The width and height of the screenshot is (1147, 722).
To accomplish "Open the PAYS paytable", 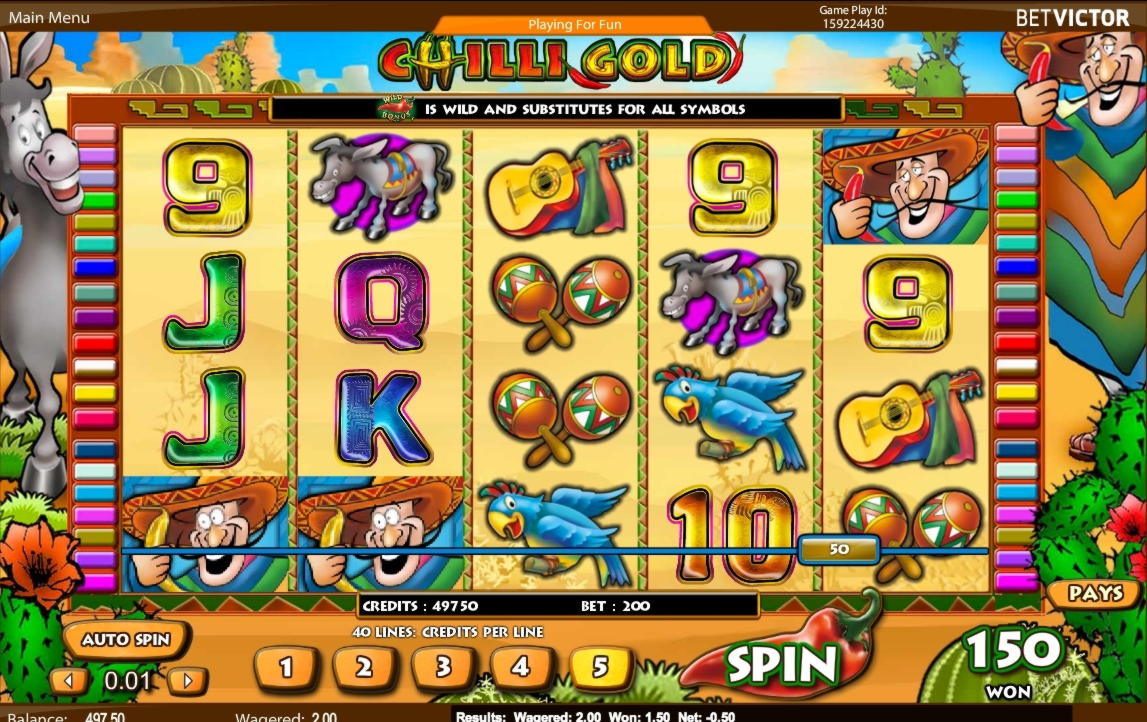I will pos(1095,593).
